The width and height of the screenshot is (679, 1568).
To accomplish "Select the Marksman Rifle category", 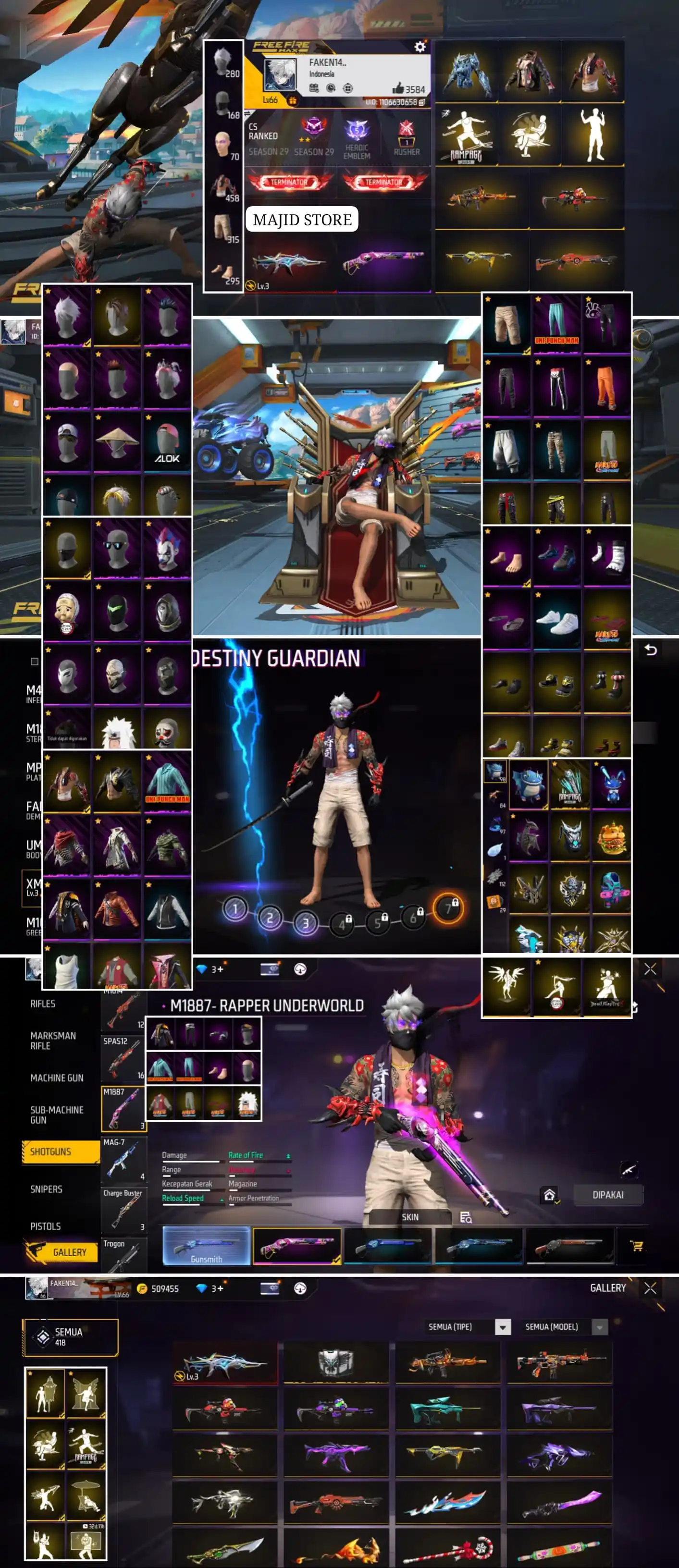I will (x=52, y=1040).
